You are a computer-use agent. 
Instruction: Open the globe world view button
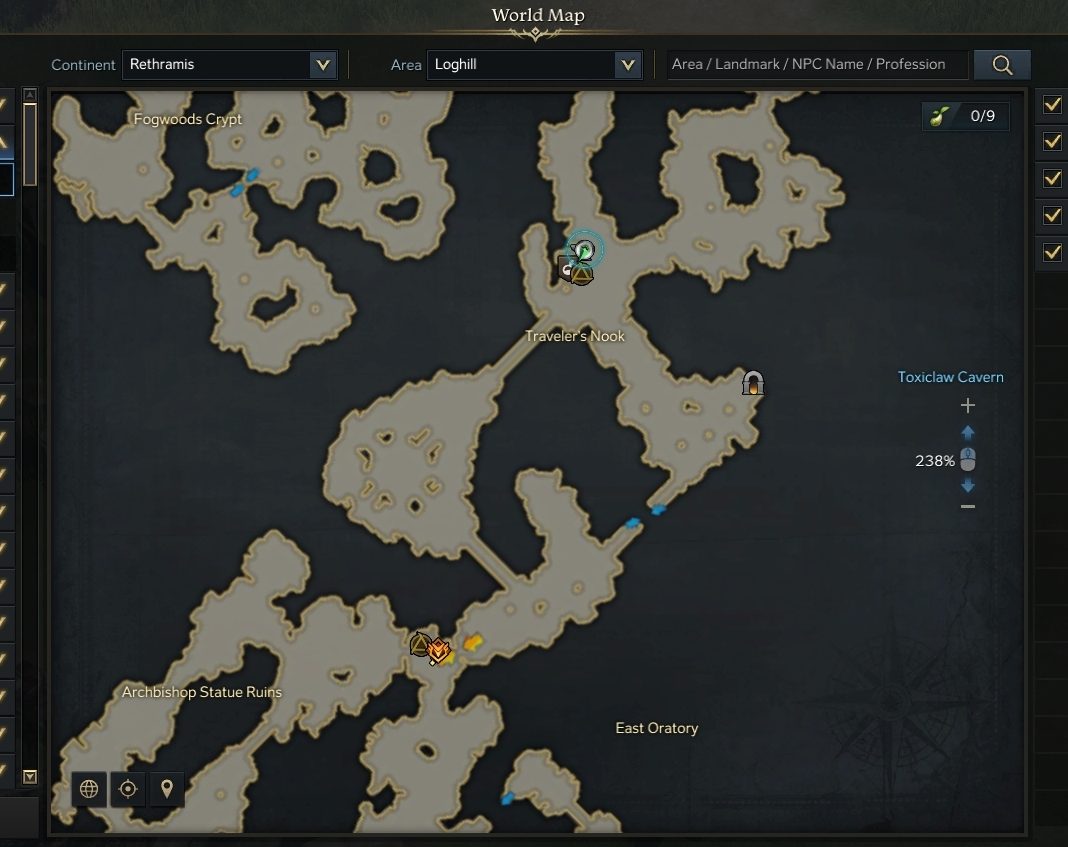point(89,789)
